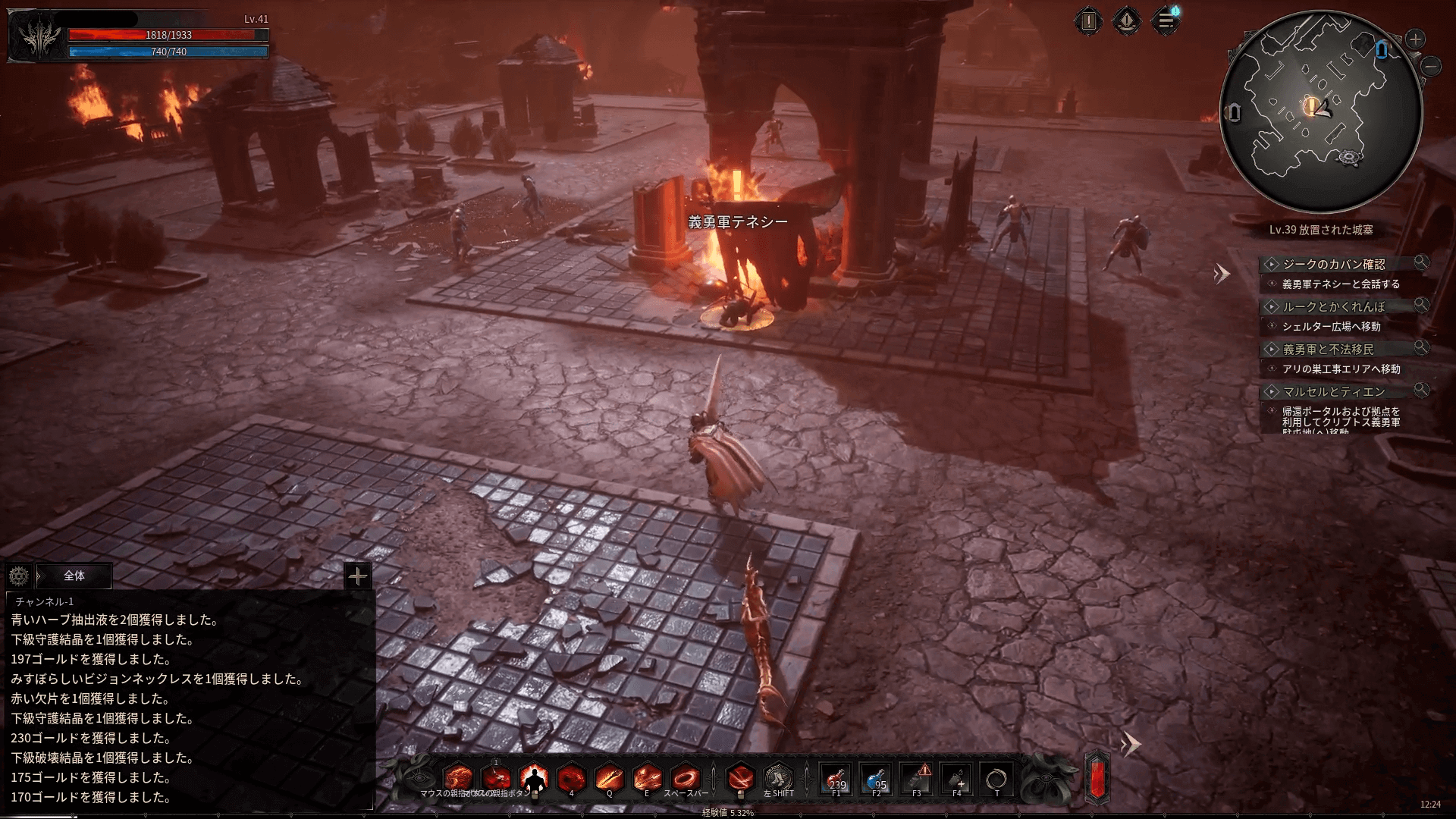The image size is (1456, 819).
Task: Add a new chat tab with plus button
Action: tap(357, 576)
